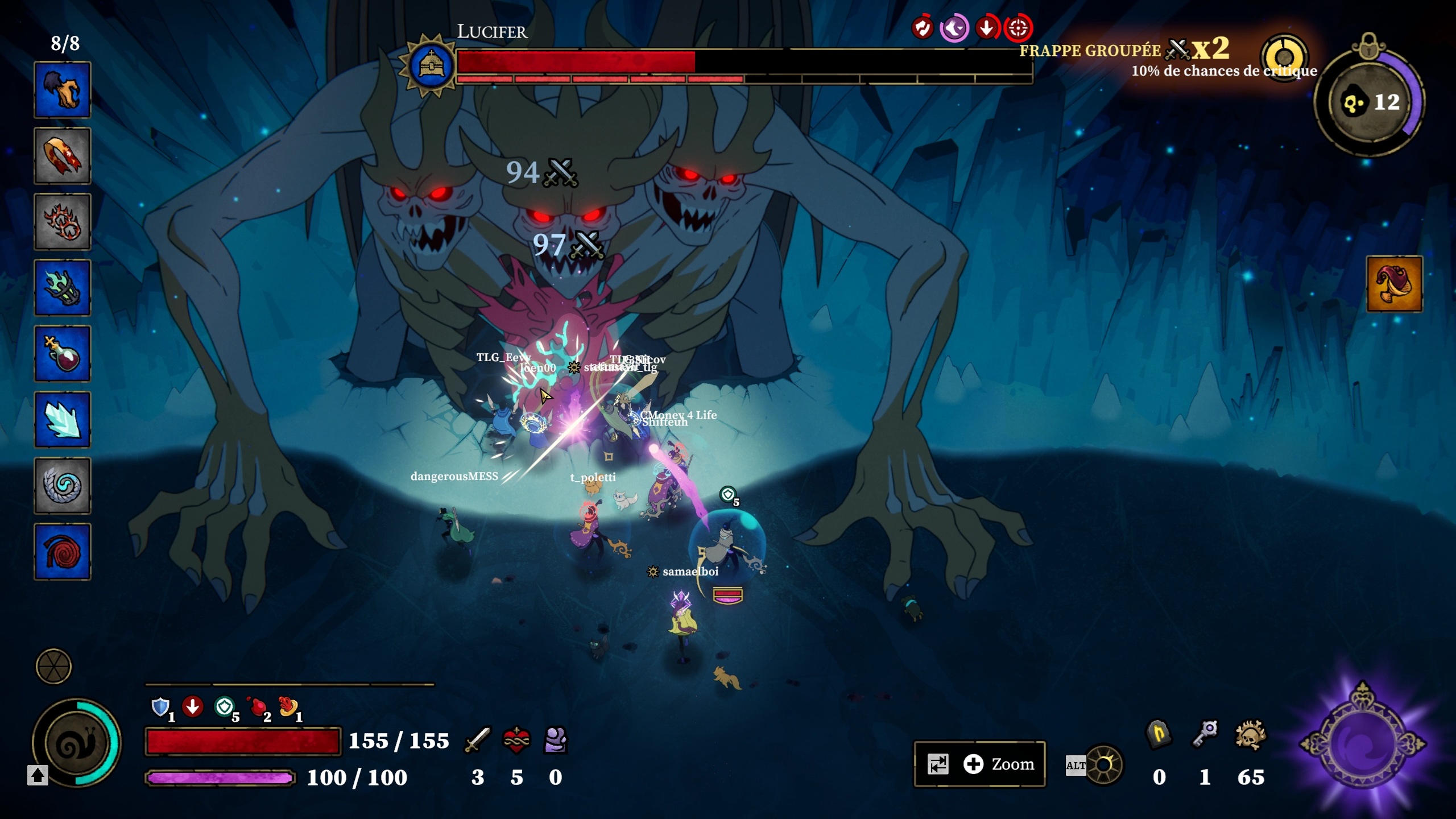Select the holy potion flask relic
Image resolution: width=1456 pixels, height=819 pixels.
tap(63, 354)
